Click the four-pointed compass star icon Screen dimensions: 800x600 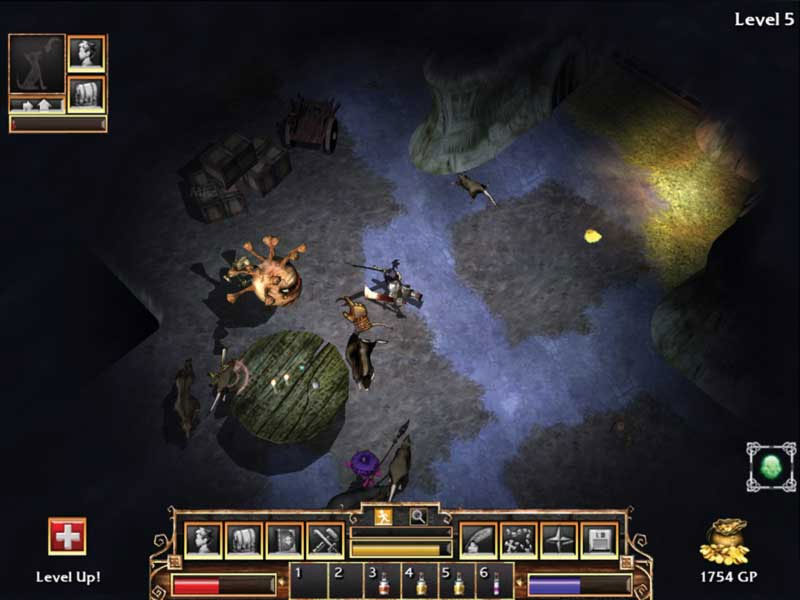559,540
